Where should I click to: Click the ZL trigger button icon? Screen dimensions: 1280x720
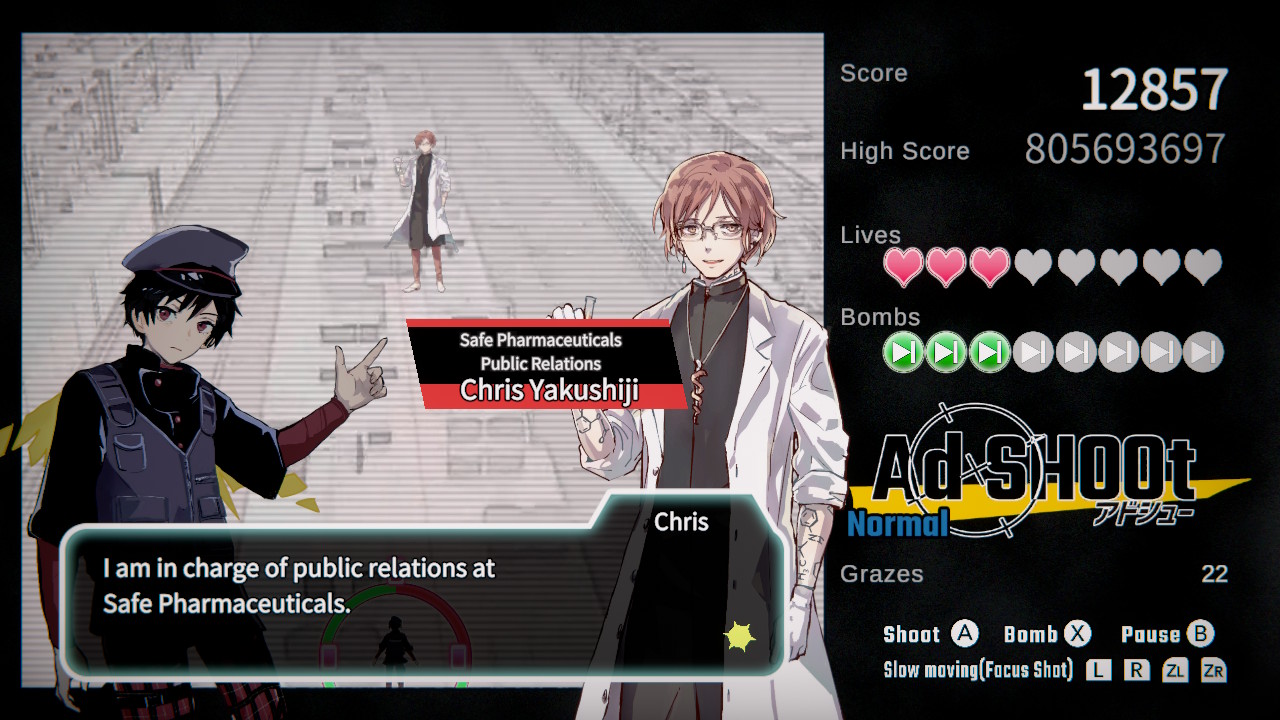click(1178, 671)
